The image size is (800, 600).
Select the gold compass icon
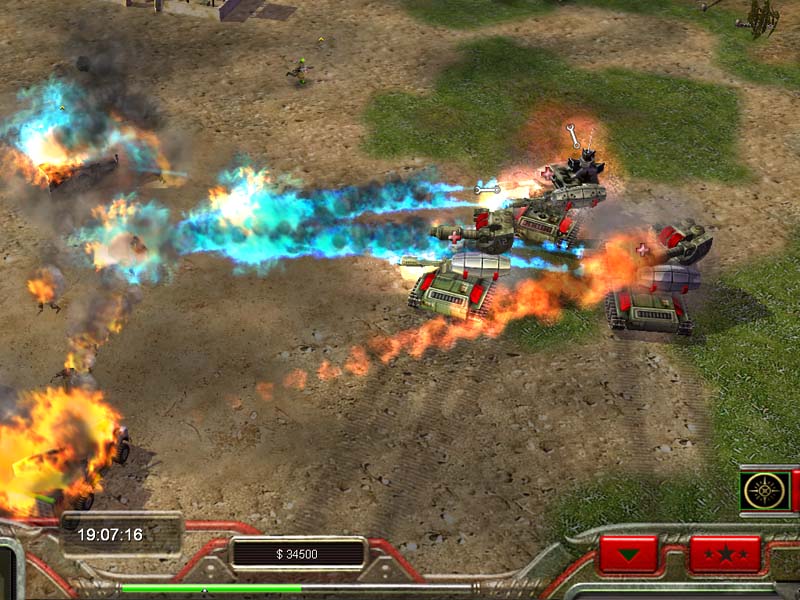[x=765, y=490]
